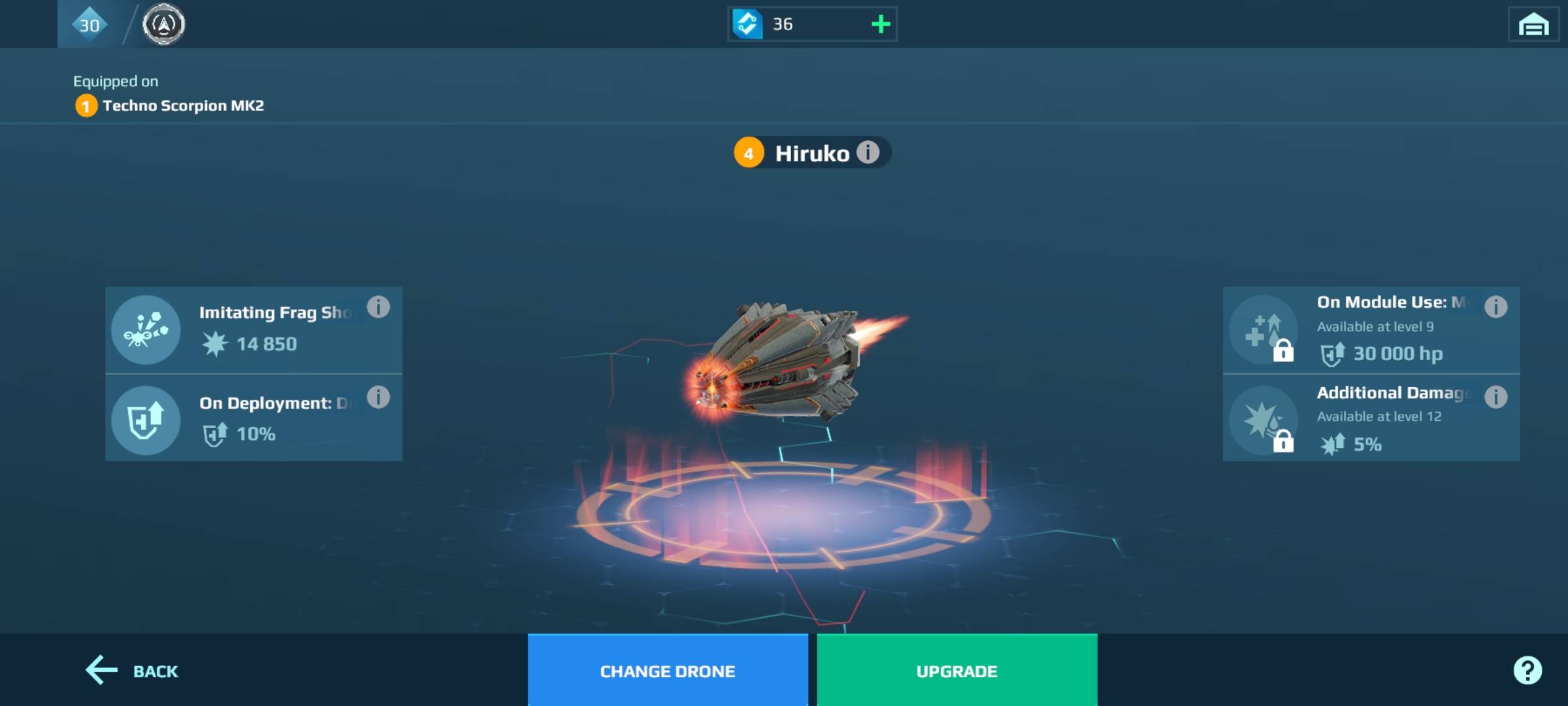The image size is (1568, 706).
Task: View On Module Use ability info
Action: 1495,307
